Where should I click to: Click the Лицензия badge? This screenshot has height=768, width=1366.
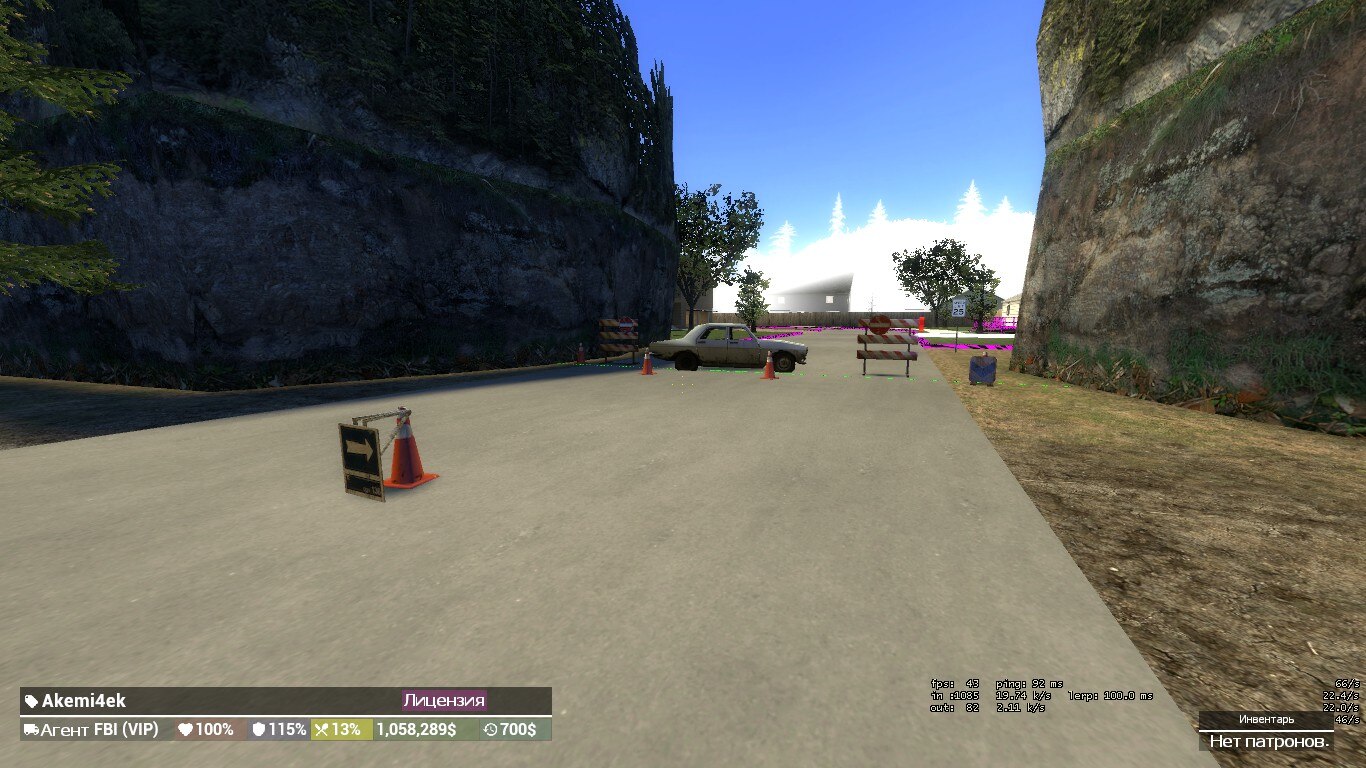click(444, 701)
